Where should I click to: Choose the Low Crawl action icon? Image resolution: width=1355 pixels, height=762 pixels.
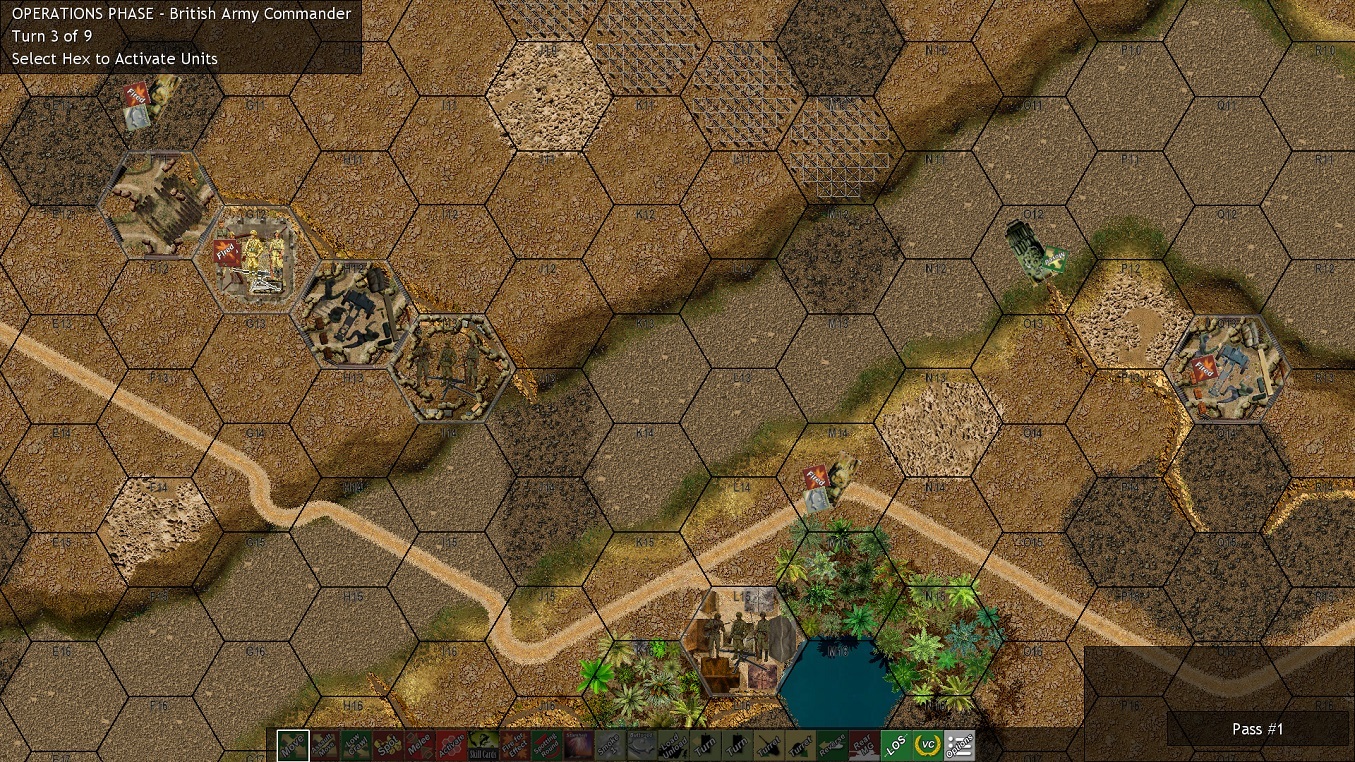pyautogui.click(x=356, y=745)
